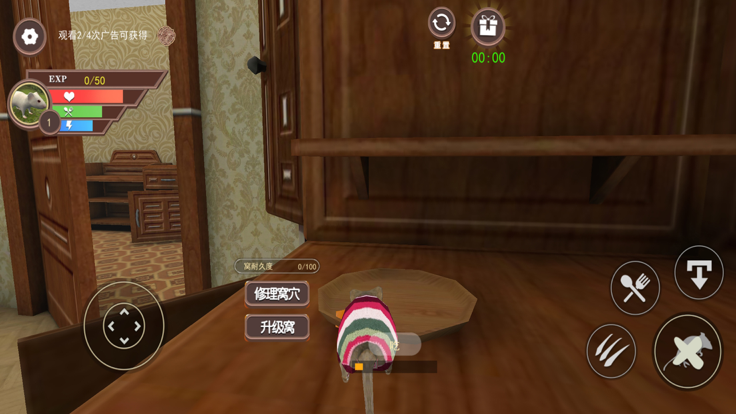Tap the 重置 reset icon

(x=441, y=23)
